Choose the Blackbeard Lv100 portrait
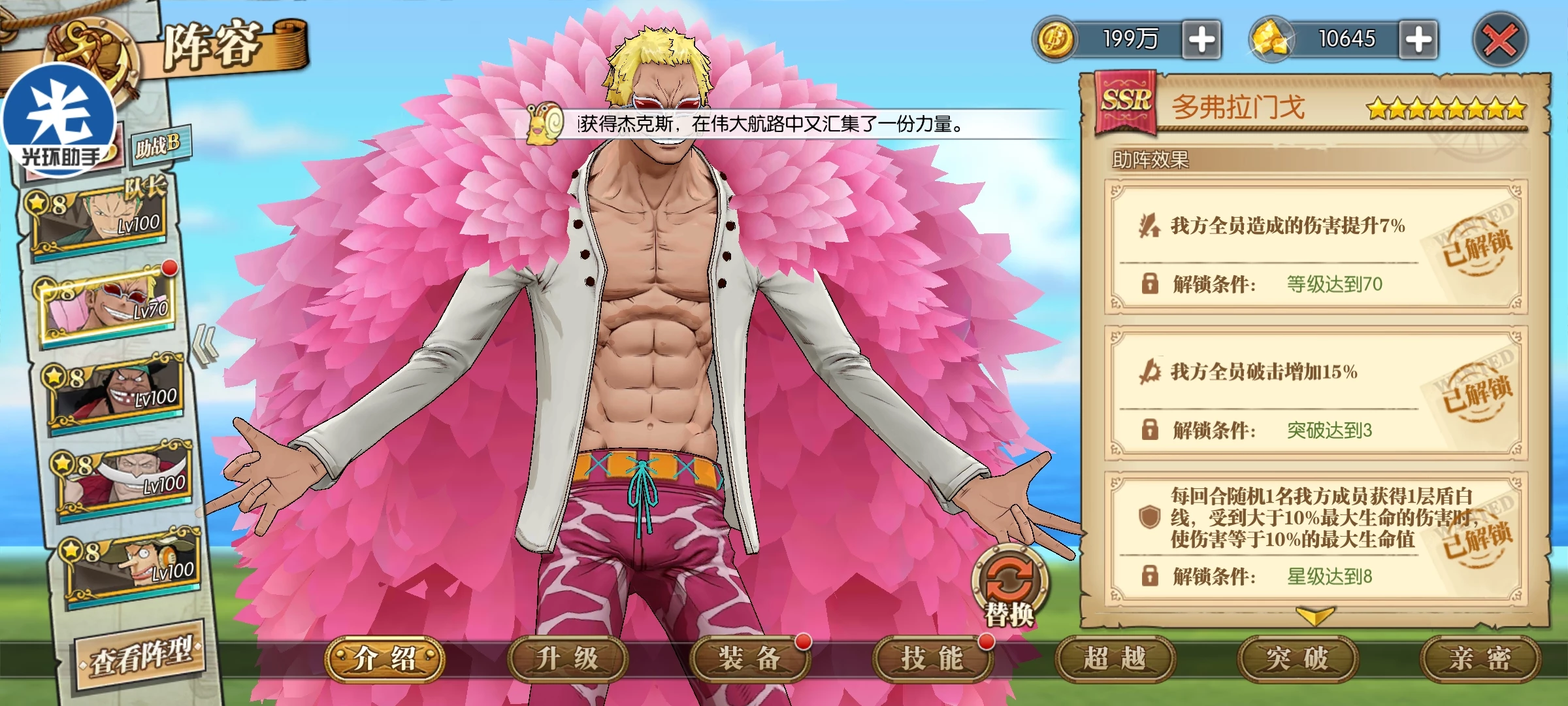 pos(116,394)
